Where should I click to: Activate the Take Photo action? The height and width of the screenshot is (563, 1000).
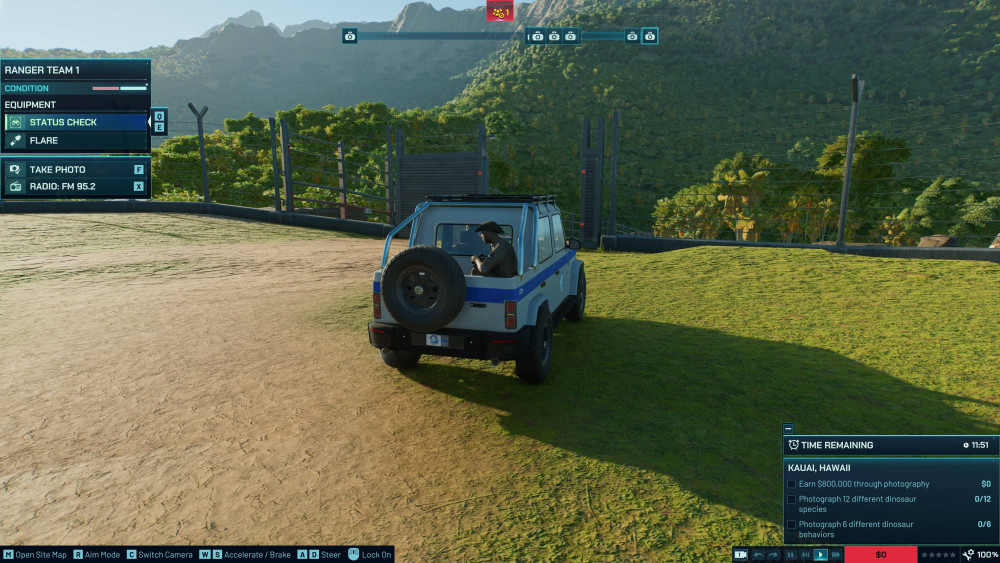pyautogui.click(x=76, y=170)
